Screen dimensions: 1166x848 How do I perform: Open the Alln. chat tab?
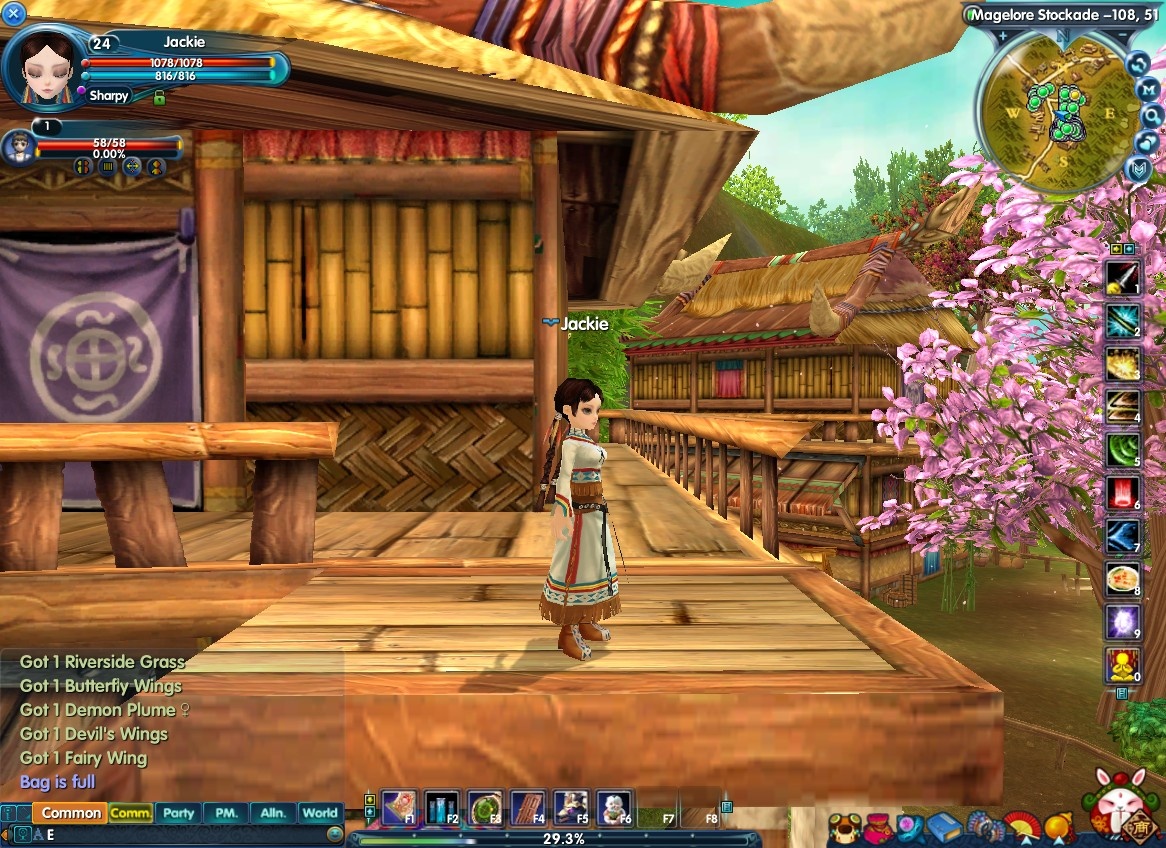tap(273, 813)
